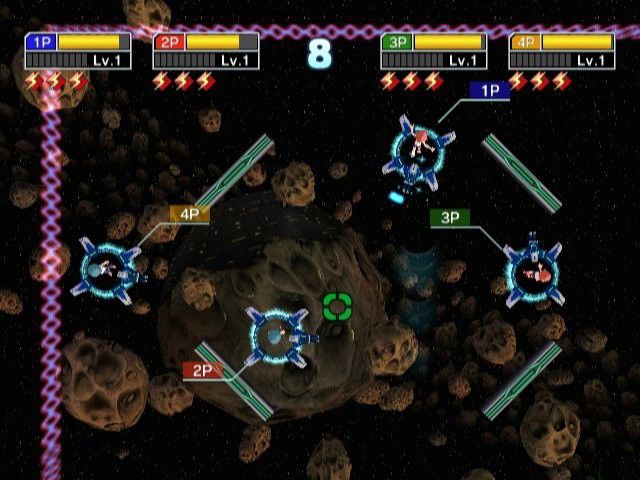Click the blue 1P tag pointing at a ship
Viewport: 640px width, 480px height.
(x=490, y=90)
